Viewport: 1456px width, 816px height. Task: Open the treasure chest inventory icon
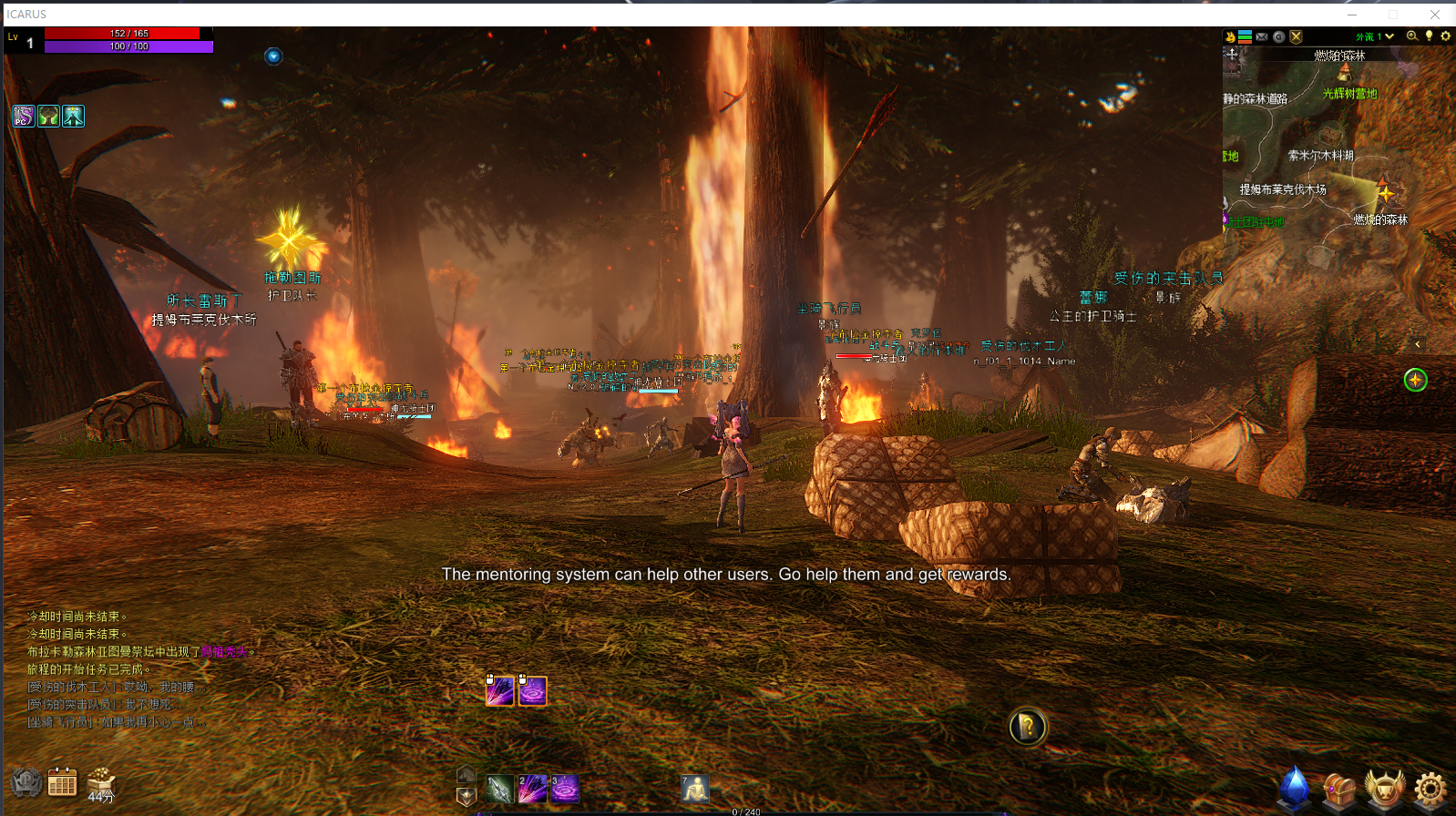pyautogui.click(x=1339, y=790)
